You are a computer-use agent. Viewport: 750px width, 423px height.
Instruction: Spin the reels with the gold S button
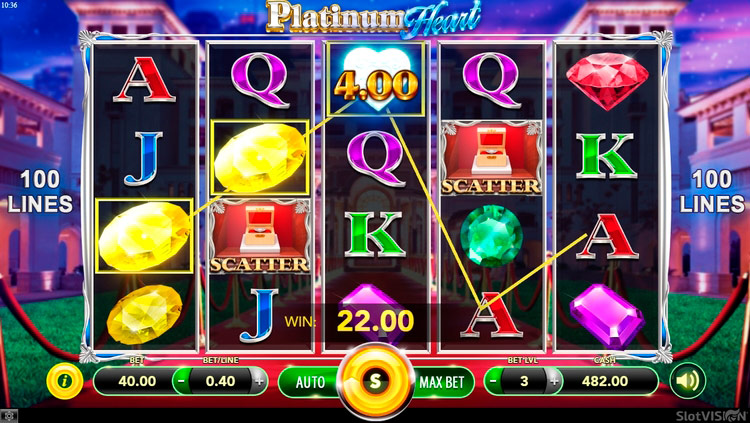[x=375, y=381]
